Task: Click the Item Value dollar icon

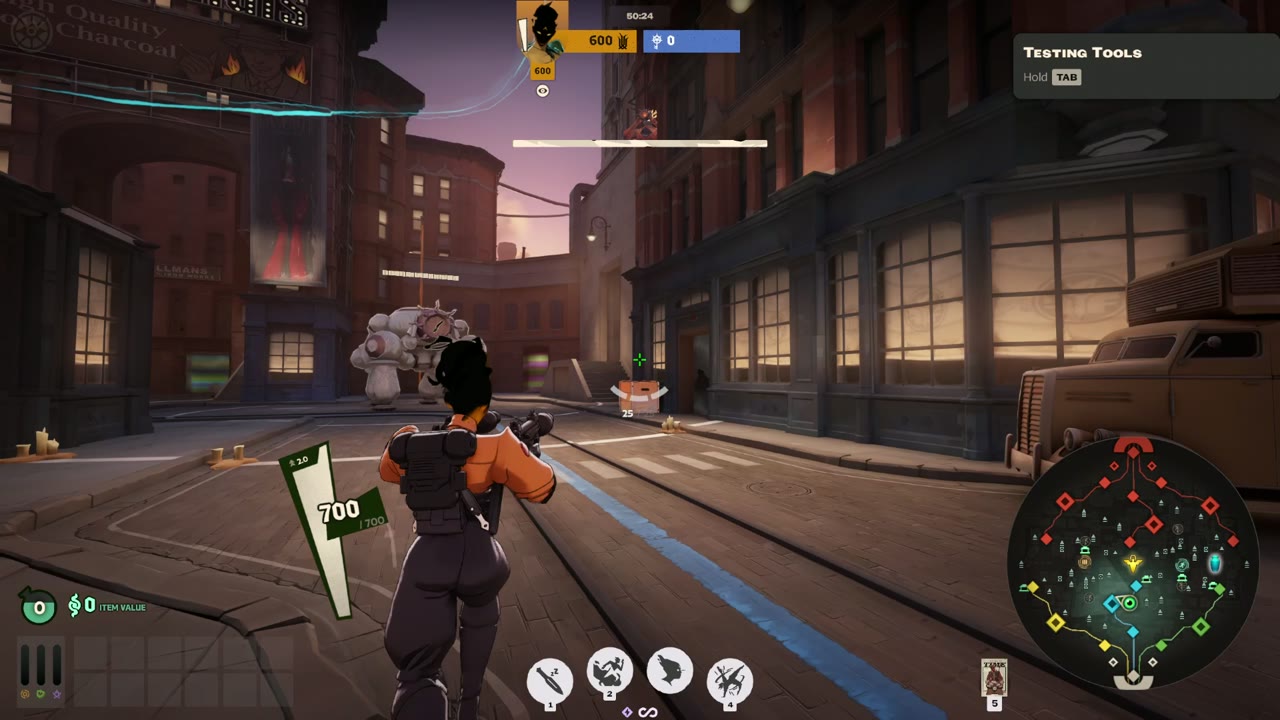Action: (76, 605)
